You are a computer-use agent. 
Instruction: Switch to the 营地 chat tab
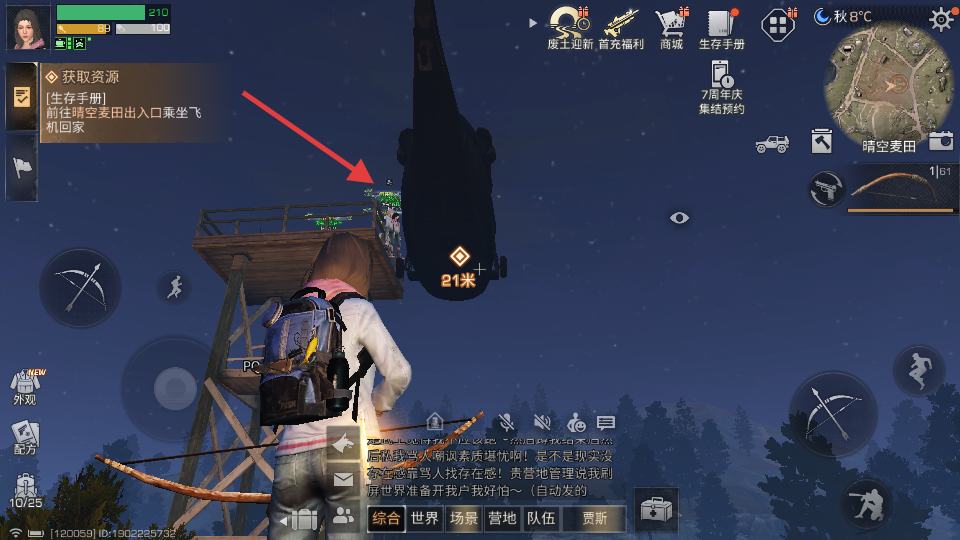(502, 518)
